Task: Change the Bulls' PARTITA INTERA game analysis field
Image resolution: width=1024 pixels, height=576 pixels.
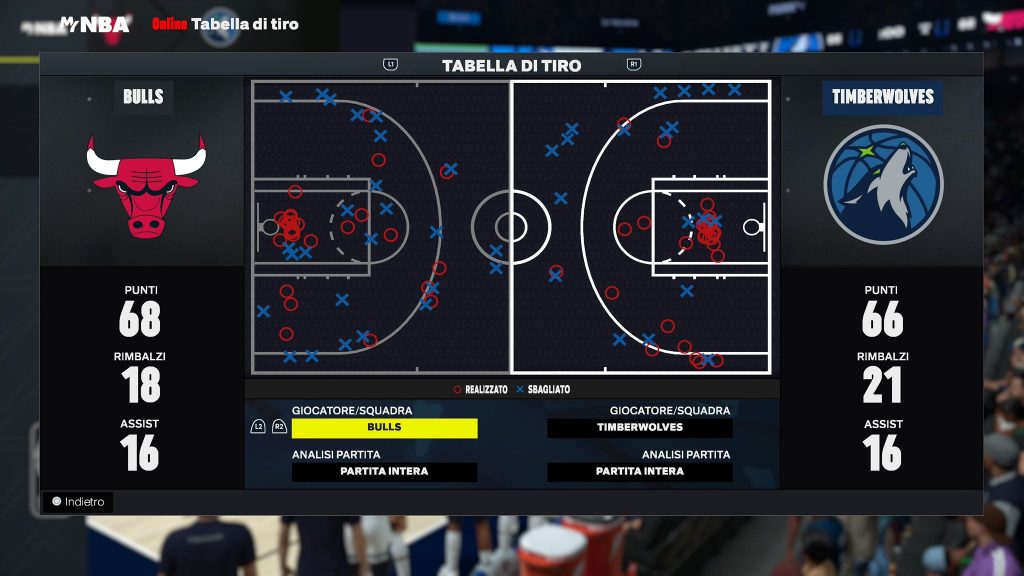Action: click(x=384, y=472)
